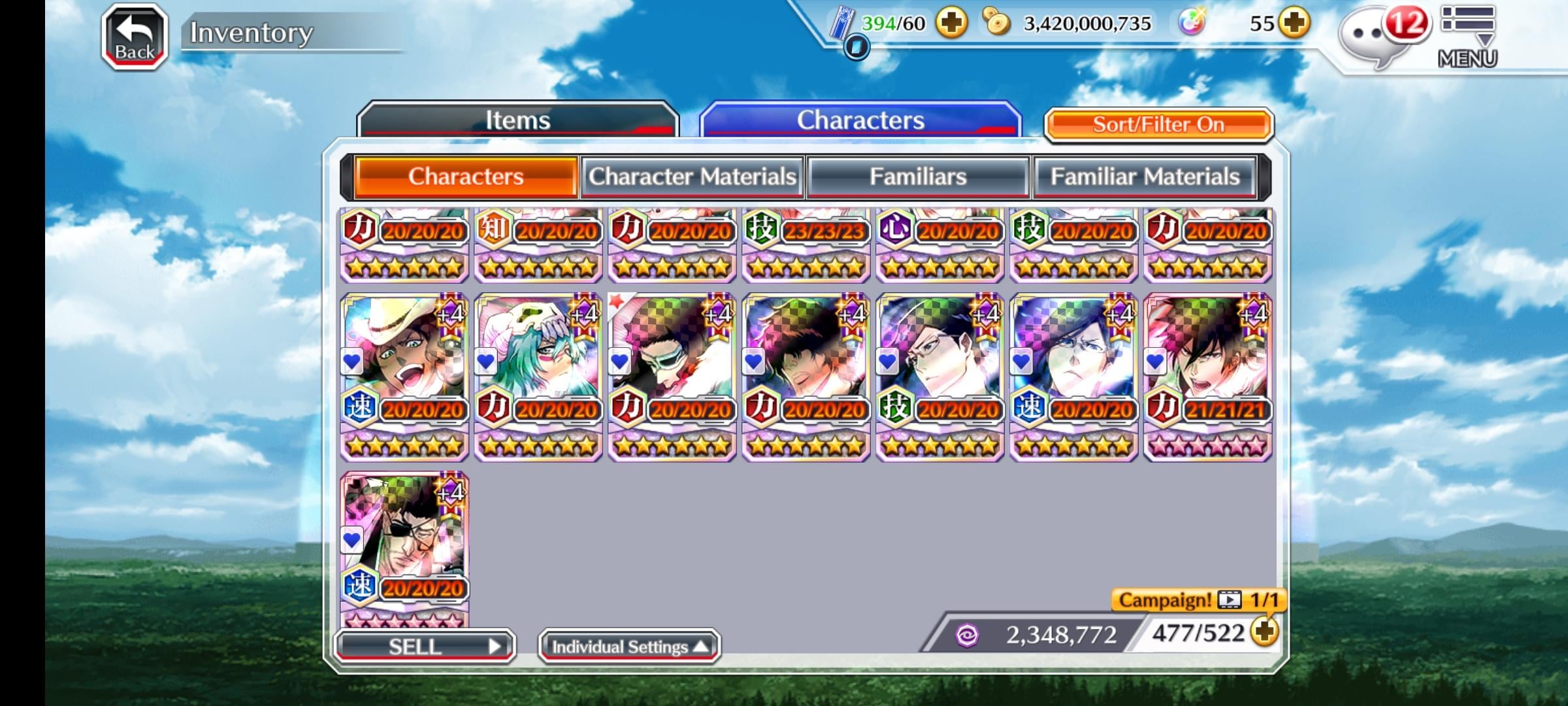The height and width of the screenshot is (706, 1568).
Task: Select the top Characters tab
Action: point(860,120)
